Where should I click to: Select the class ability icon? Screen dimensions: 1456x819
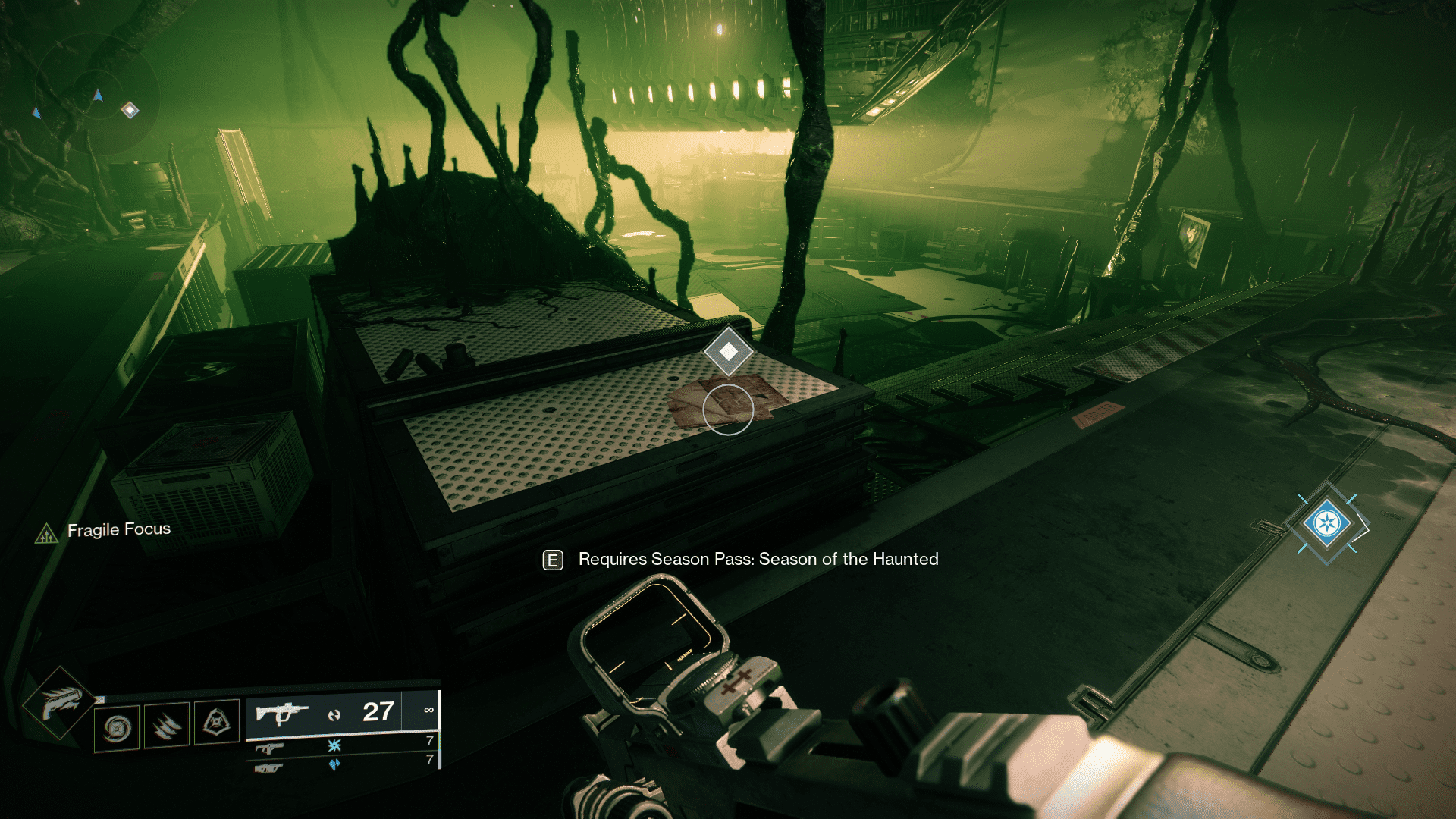tap(216, 723)
